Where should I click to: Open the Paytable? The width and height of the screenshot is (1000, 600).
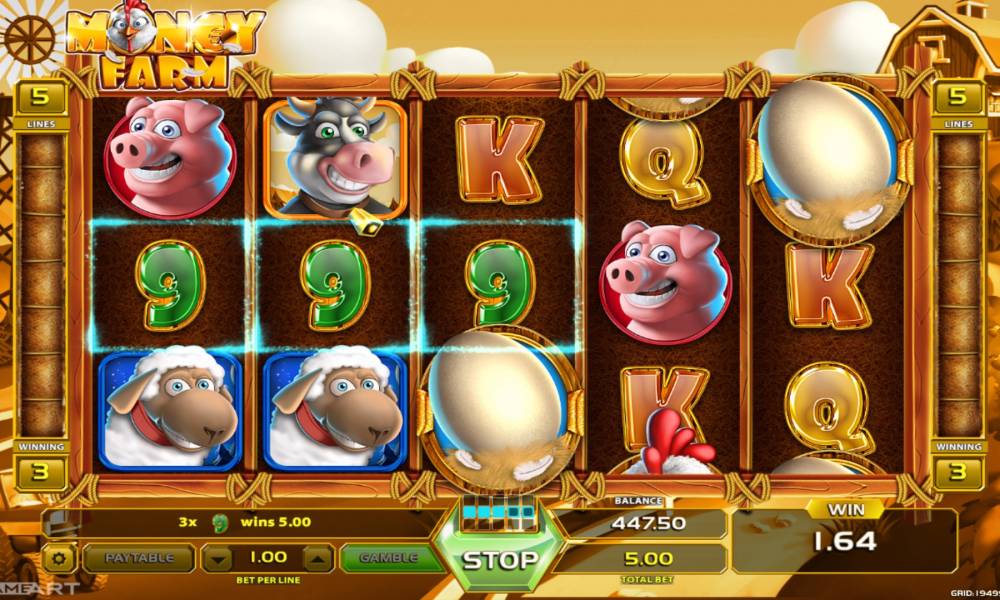[139, 558]
